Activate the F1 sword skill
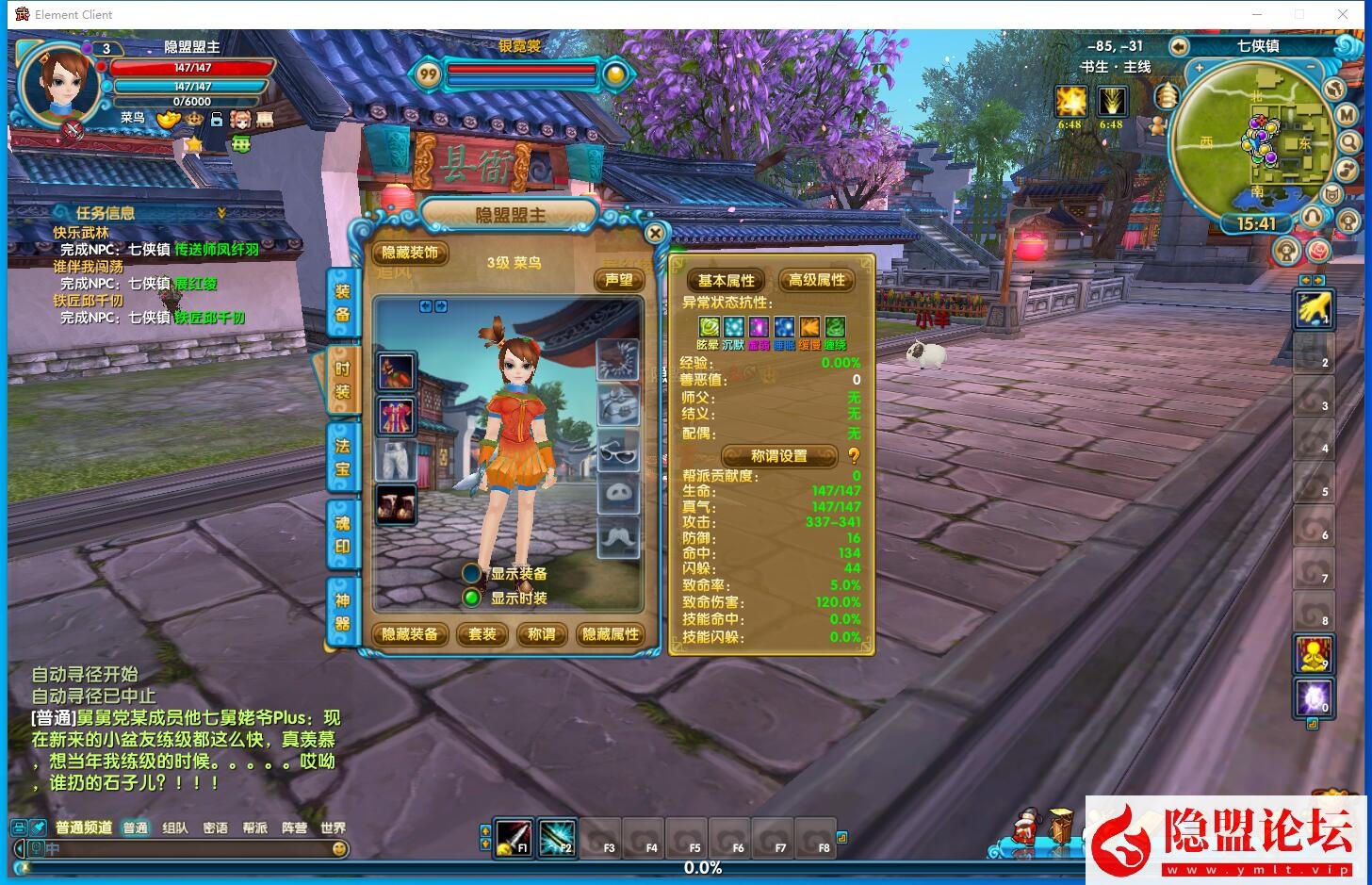 (514, 836)
